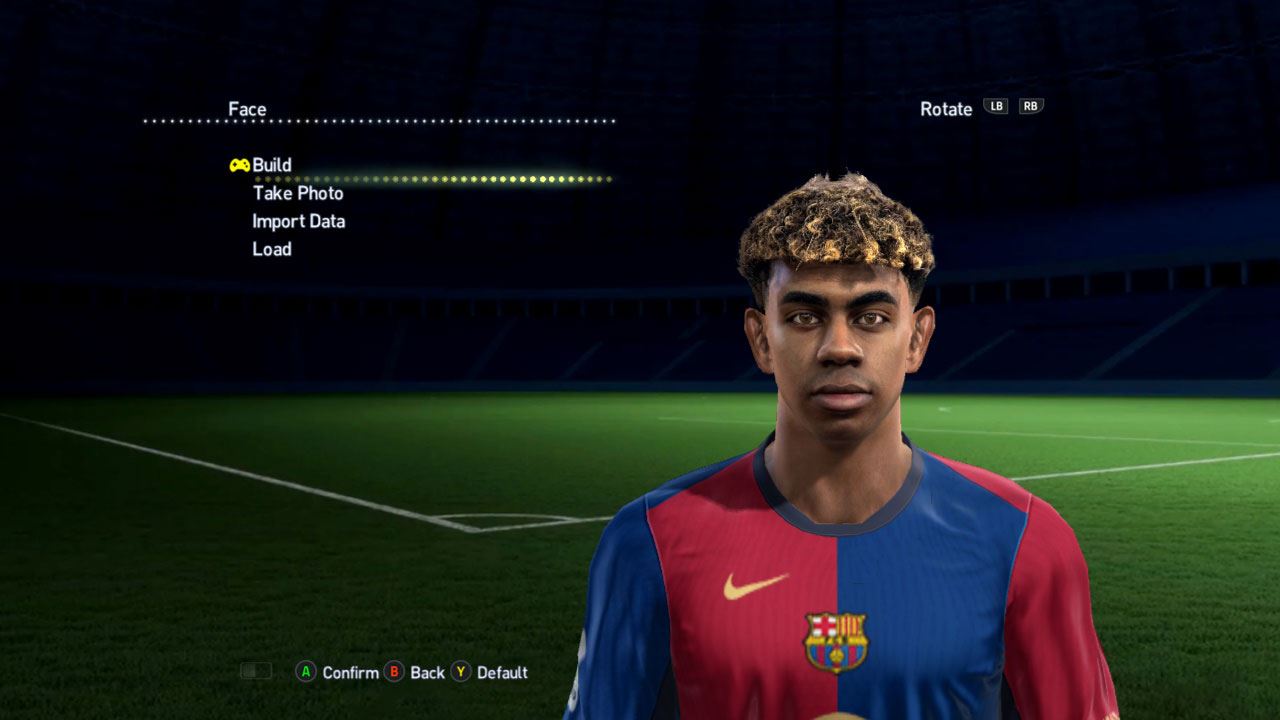Select the Load menu entry

tap(272, 249)
